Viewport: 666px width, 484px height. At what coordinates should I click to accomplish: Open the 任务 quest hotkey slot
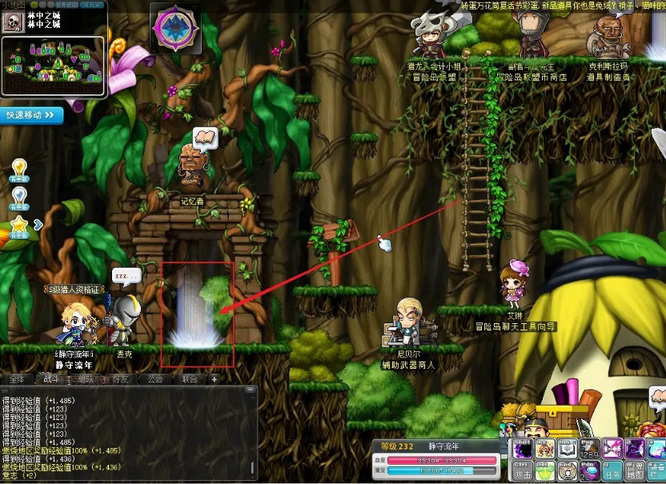point(610,470)
